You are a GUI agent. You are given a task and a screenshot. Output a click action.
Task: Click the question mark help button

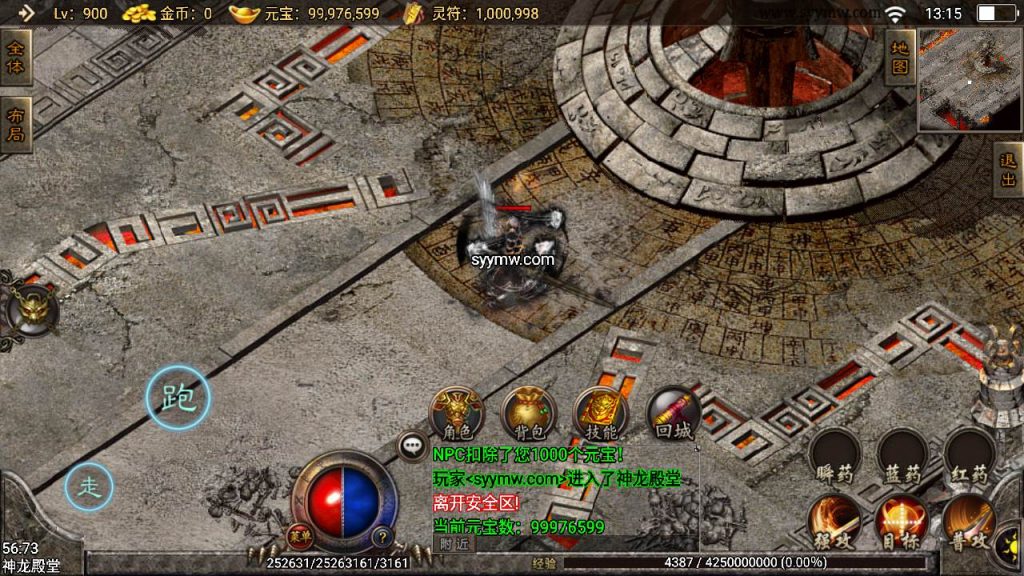pos(381,536)
